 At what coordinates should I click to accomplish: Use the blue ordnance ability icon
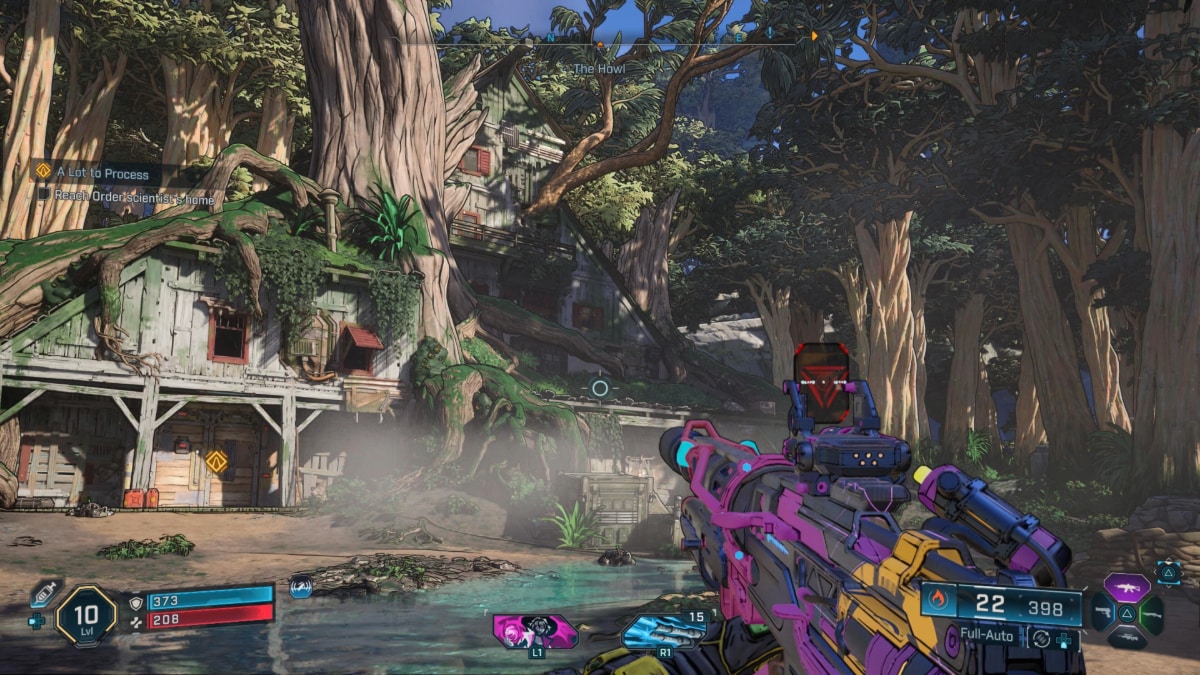663,631
